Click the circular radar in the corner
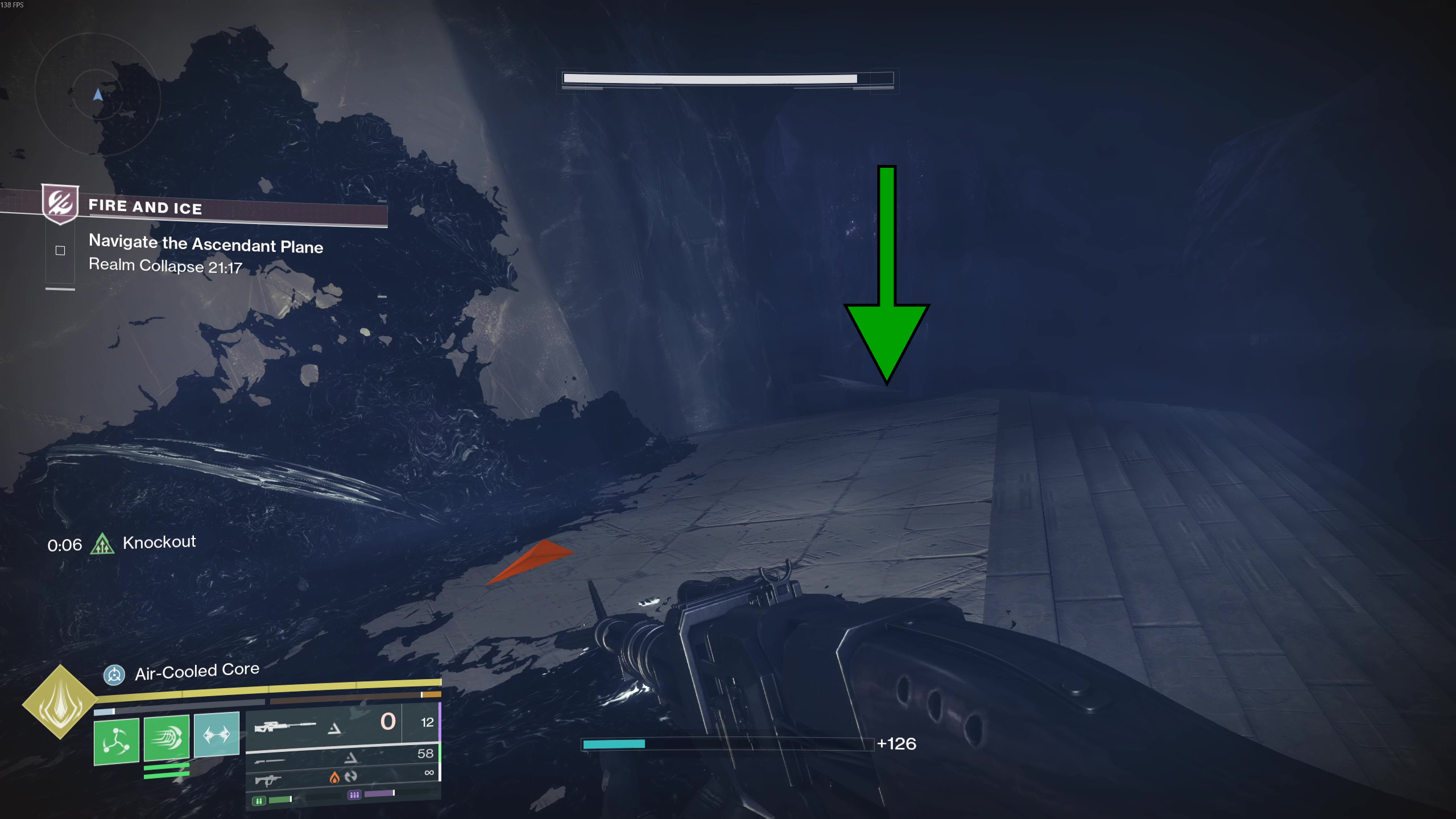 97,95
